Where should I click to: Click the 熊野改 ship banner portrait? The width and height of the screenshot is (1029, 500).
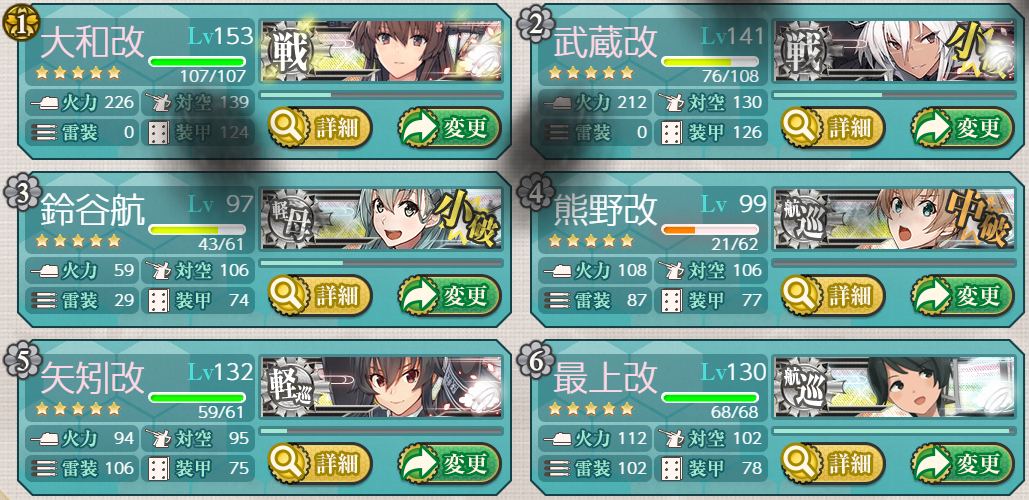coord(894,220)
